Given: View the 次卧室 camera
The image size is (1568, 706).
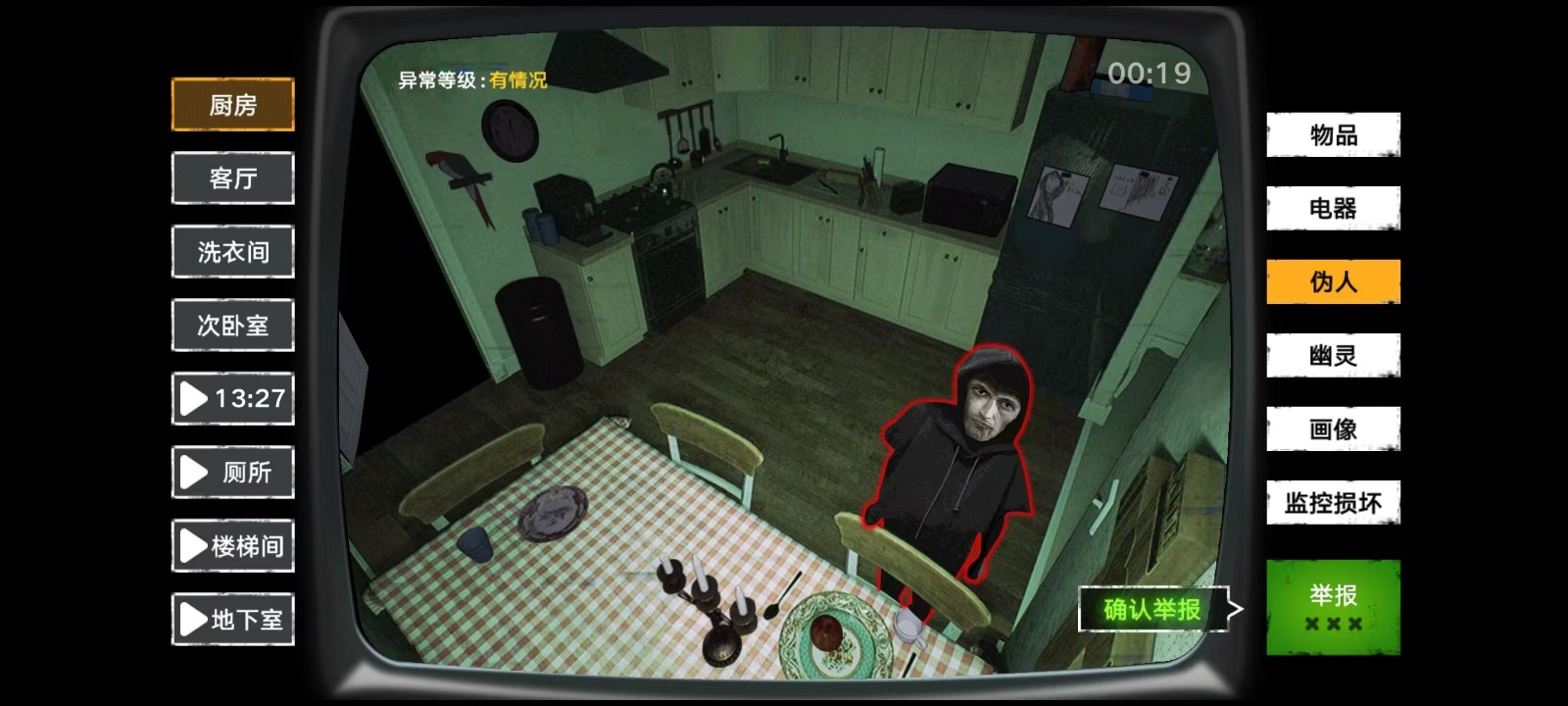Looking at the screenshot, I should click(x=232, y=325).
